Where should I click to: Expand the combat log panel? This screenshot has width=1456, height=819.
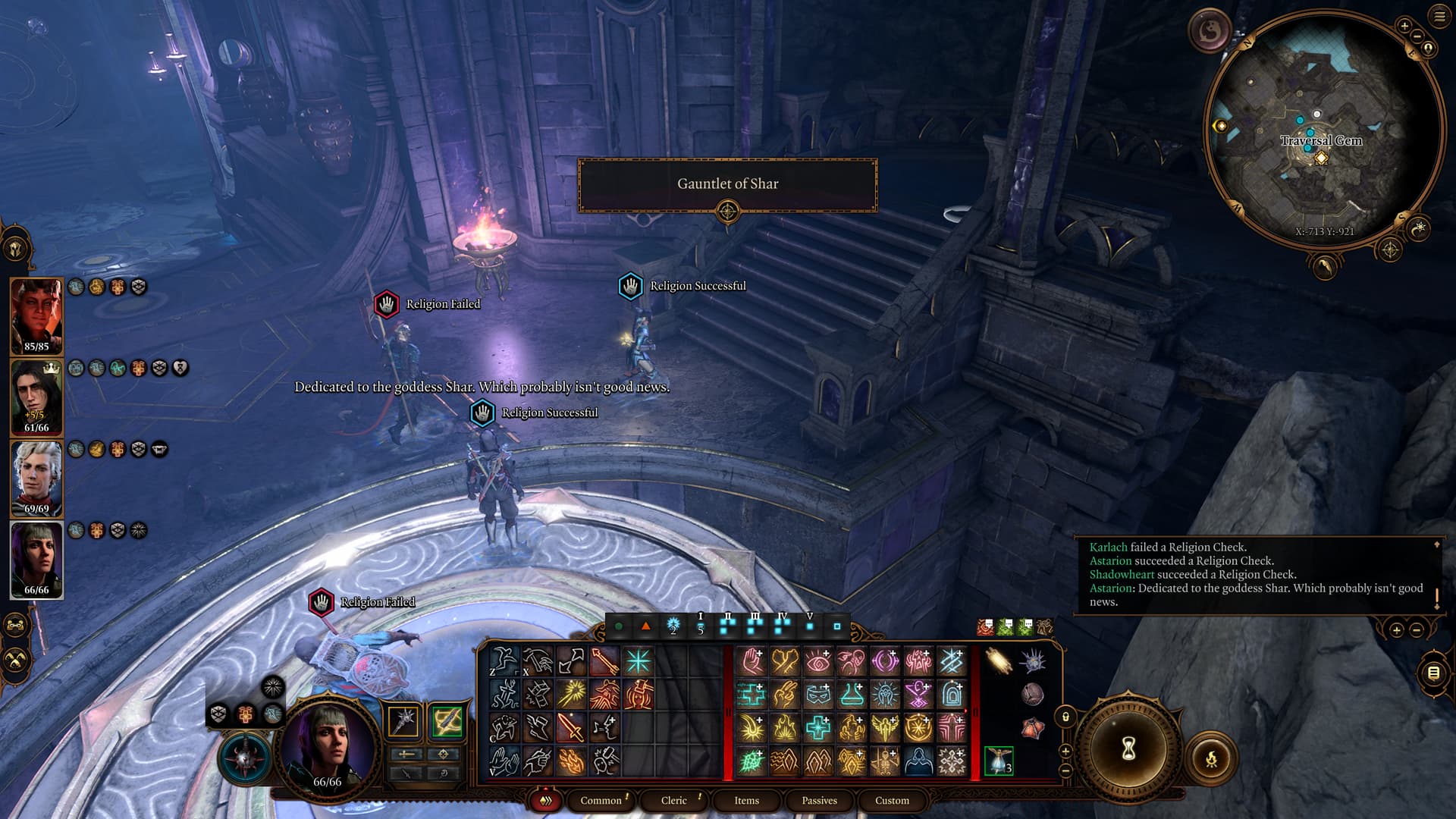click(x=1436, y=544)
